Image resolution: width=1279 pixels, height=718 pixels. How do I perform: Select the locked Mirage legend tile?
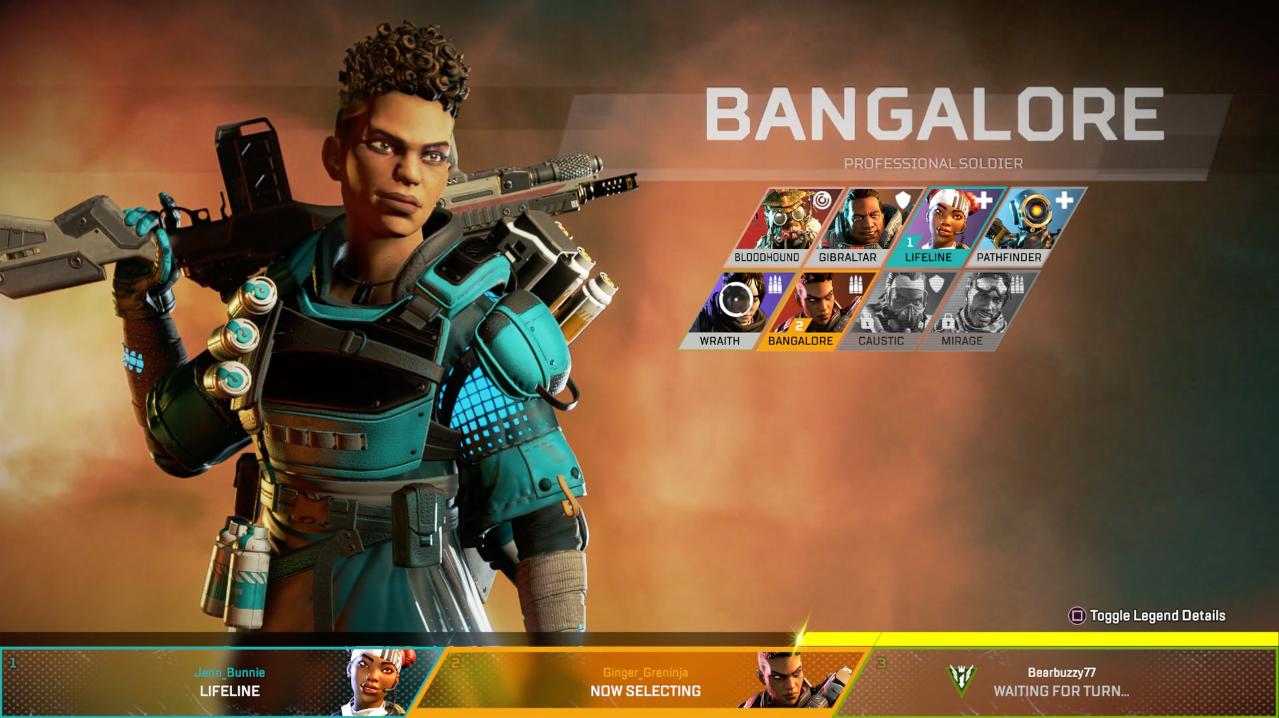coord(976,310)
